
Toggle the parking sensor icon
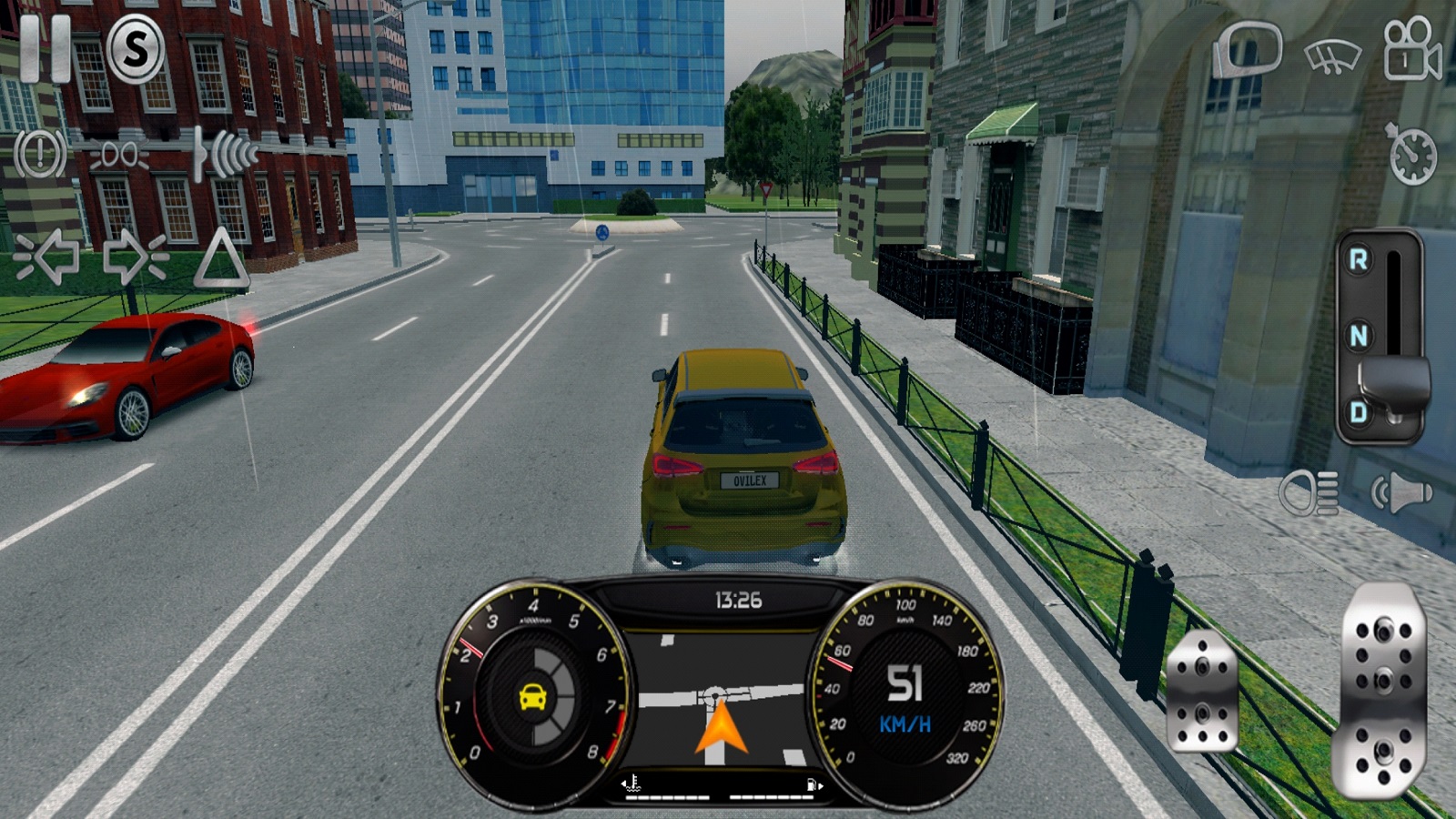coord(226,153)
